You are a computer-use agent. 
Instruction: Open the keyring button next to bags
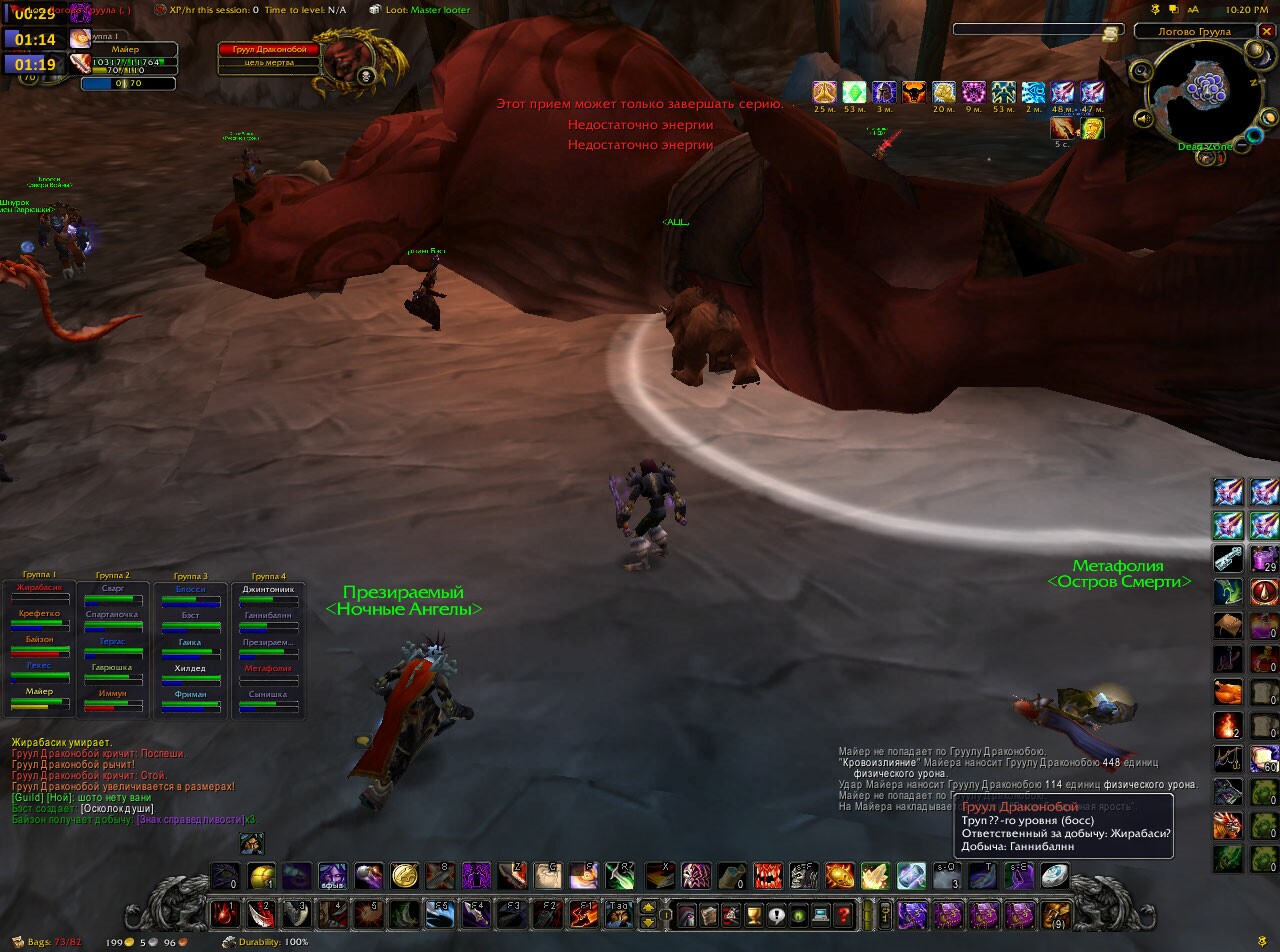tap(884, 914)
